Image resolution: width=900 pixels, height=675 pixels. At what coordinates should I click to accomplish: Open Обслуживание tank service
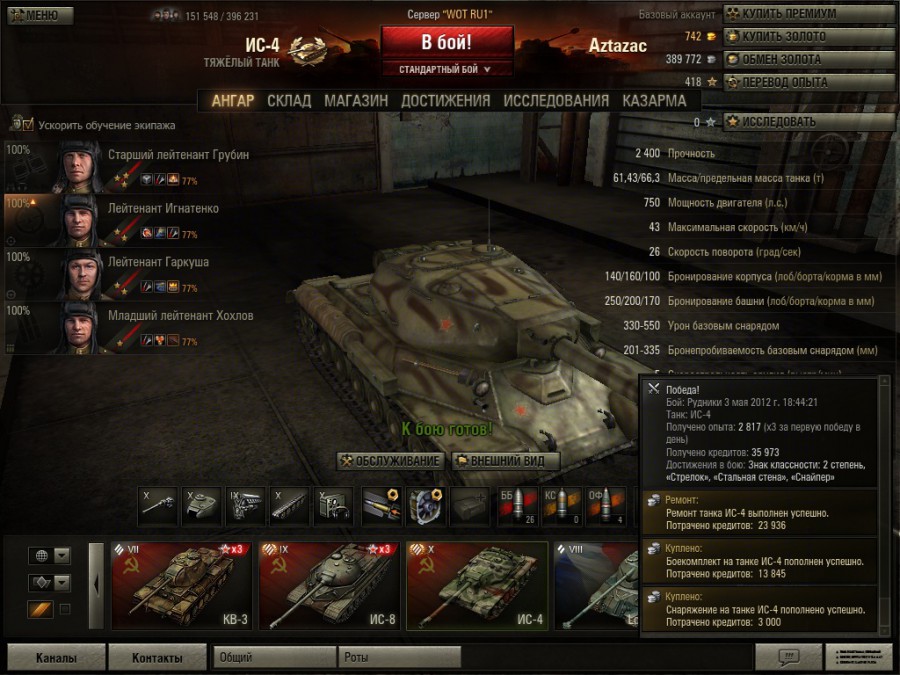click(390, 461)
